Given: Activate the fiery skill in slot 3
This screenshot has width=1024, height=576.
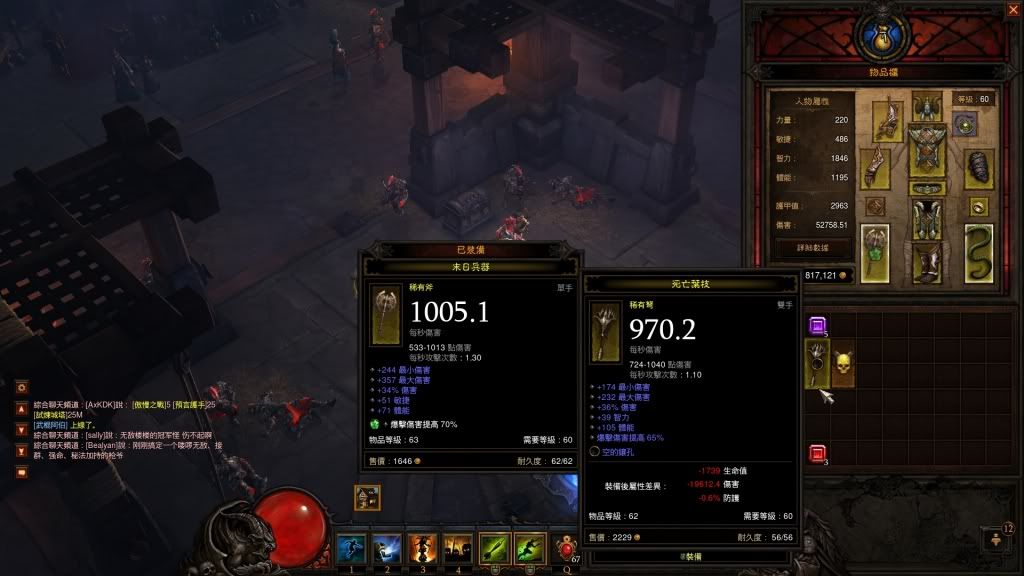Looking at the screenshot, I should 422,548.
